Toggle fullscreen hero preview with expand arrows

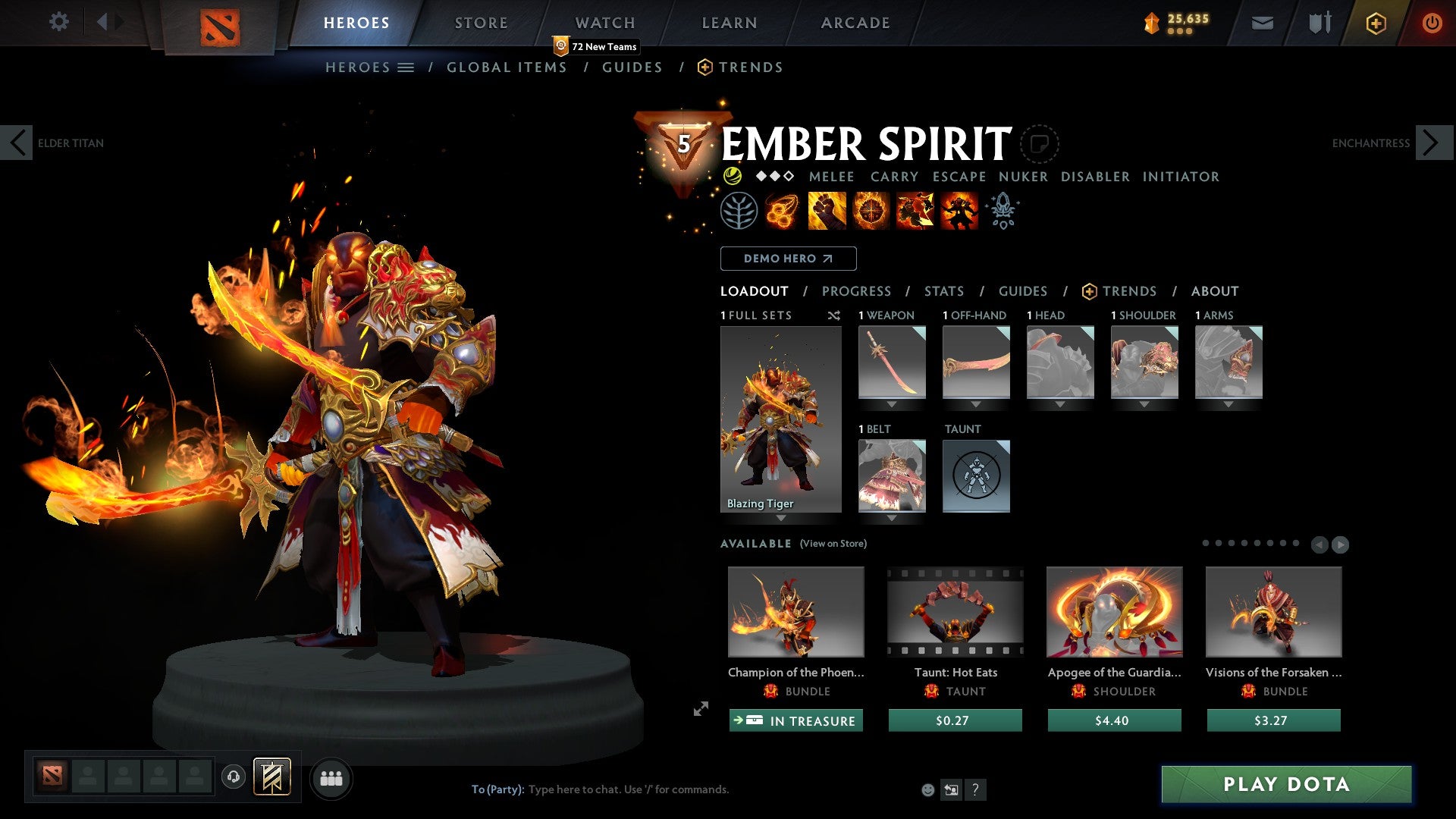[x=700, y=709]
